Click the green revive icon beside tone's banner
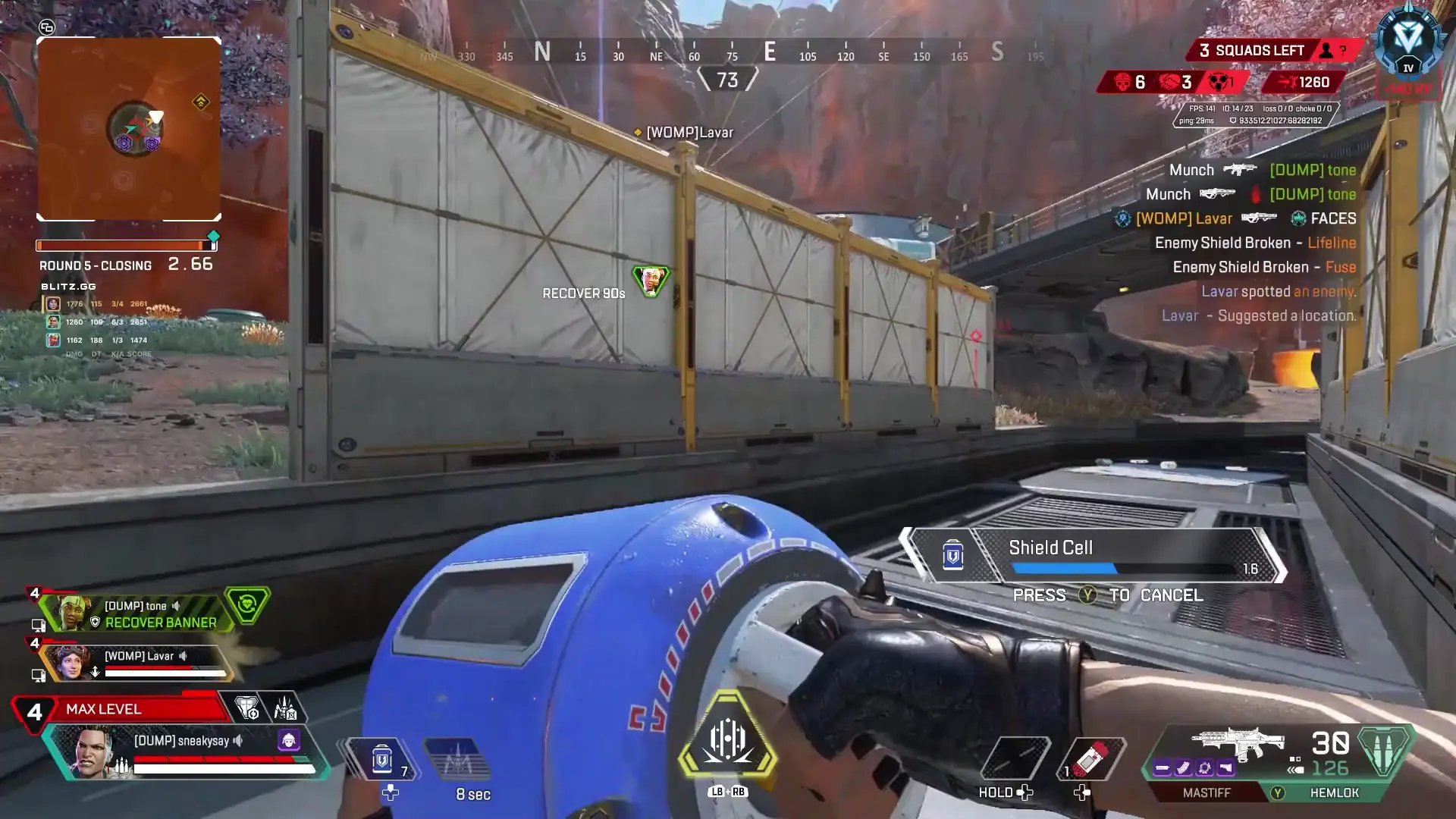This screenshot has height=819, width=1456. click(x=246, y=605)
